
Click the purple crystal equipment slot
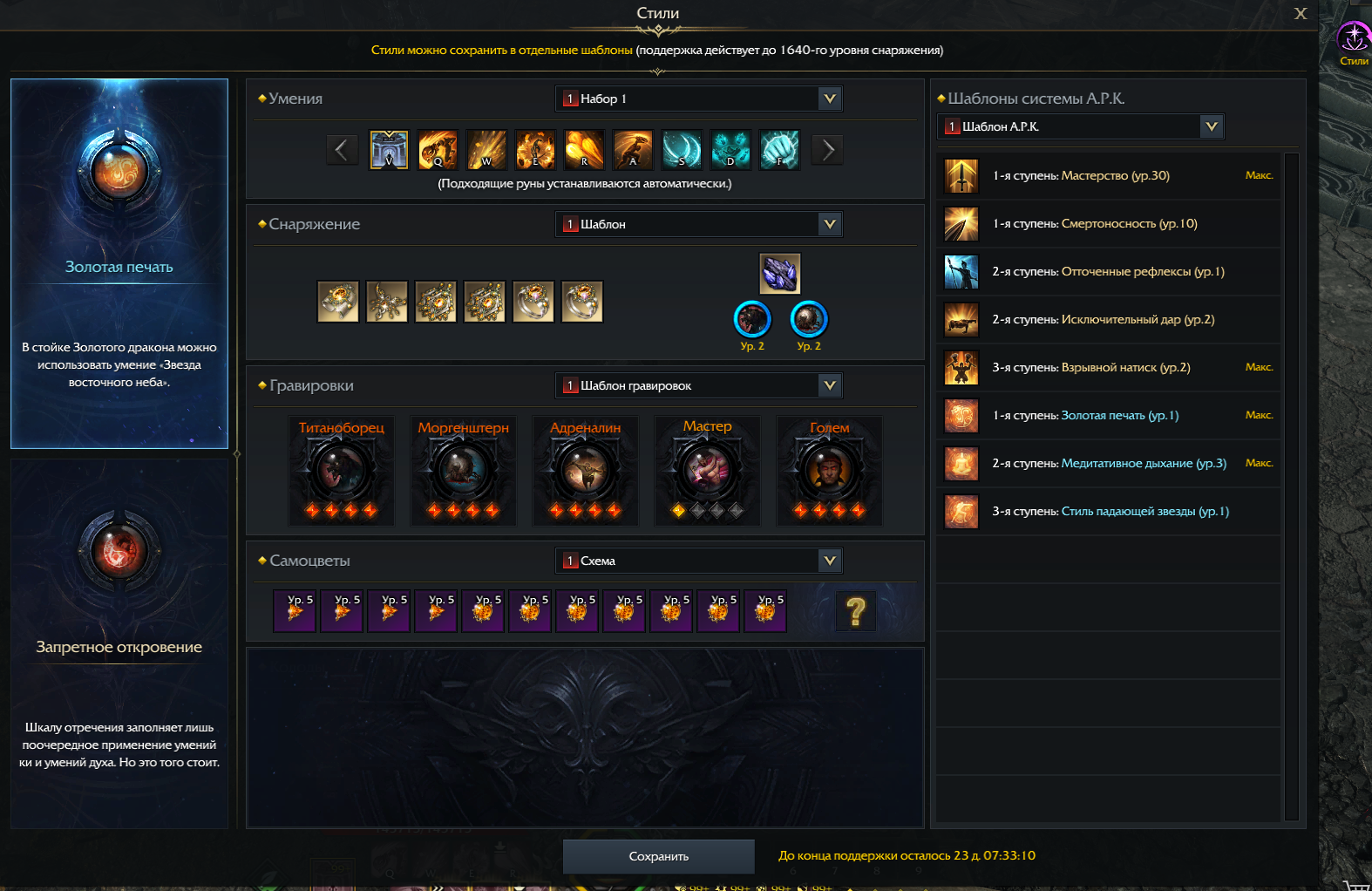(x=780, y=274)
